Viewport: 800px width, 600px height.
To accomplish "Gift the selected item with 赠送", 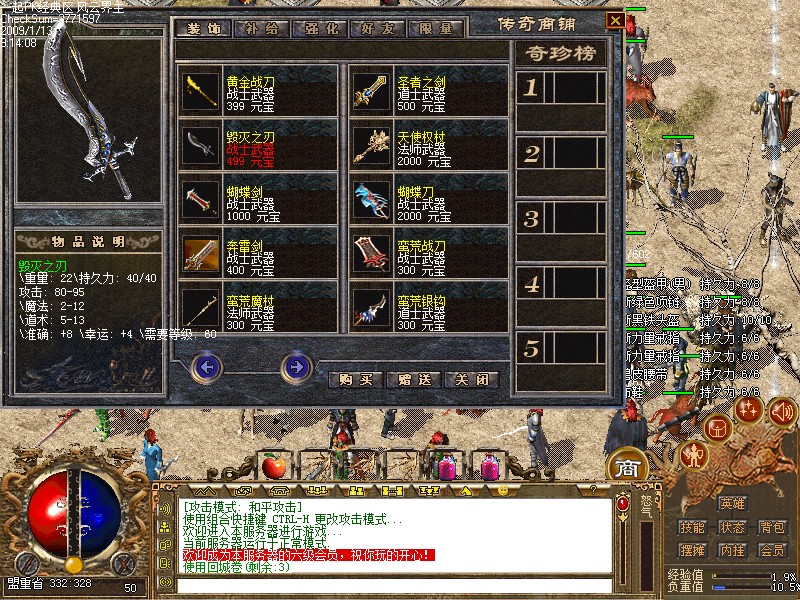I will (413, 380).
